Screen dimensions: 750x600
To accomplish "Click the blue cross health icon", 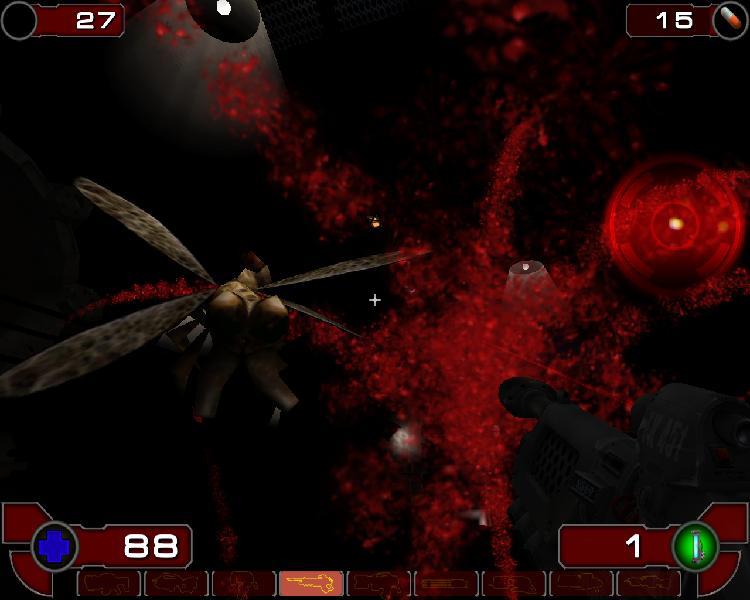I will coord(55,546).
